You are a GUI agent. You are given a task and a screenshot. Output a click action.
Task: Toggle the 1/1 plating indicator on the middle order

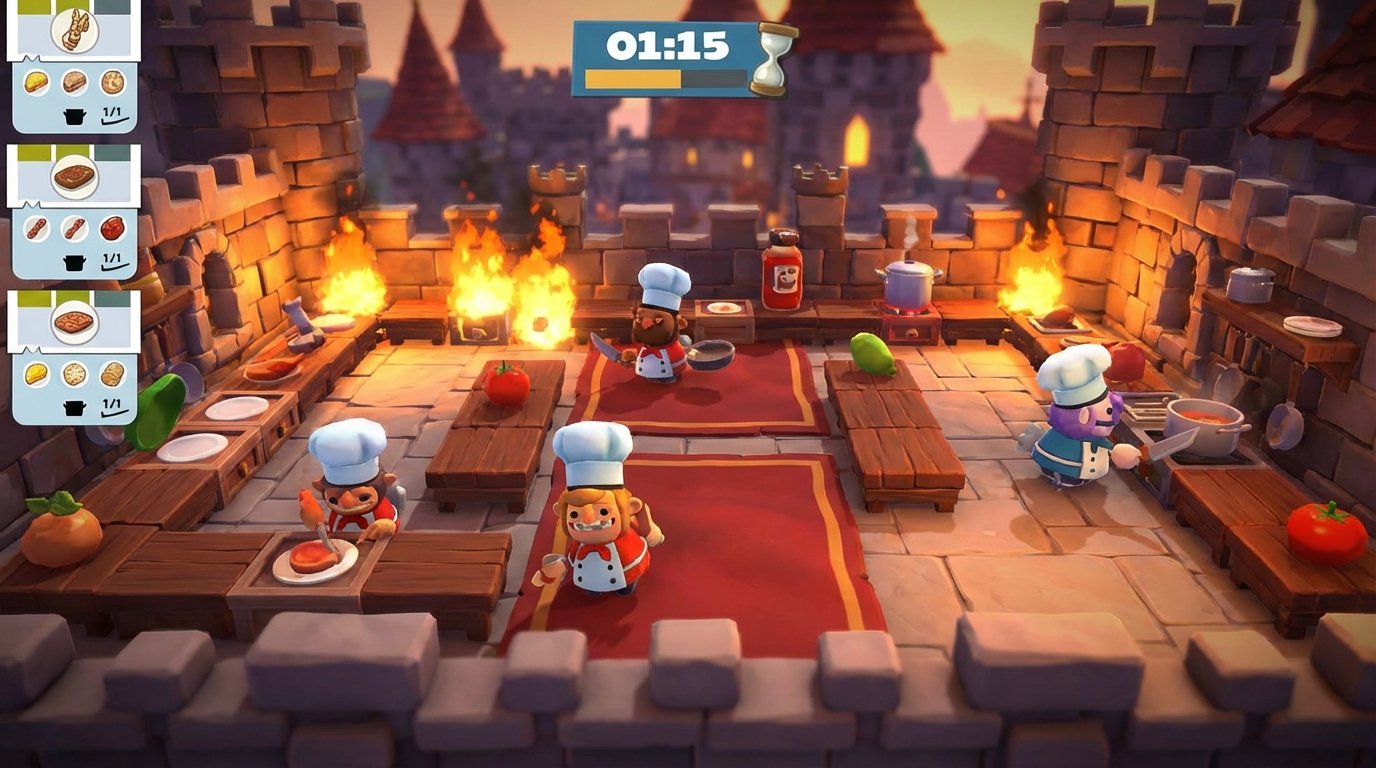111,258
